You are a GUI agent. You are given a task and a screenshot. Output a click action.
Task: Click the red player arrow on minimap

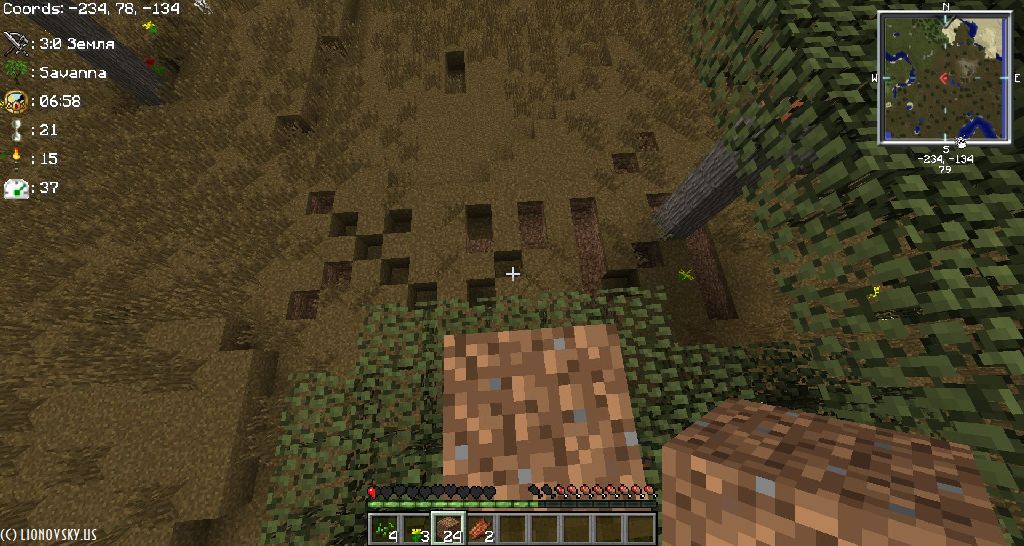coord(943,78)
